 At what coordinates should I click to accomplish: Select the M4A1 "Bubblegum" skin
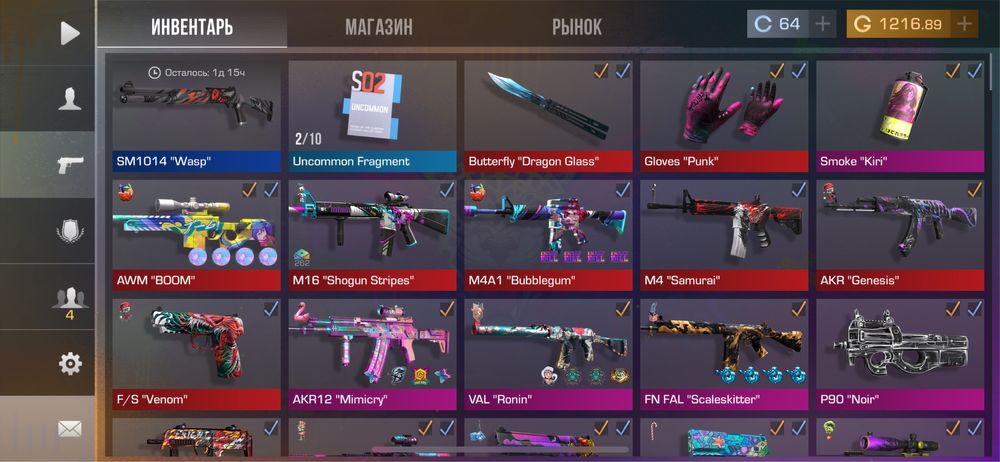[548, 234]
